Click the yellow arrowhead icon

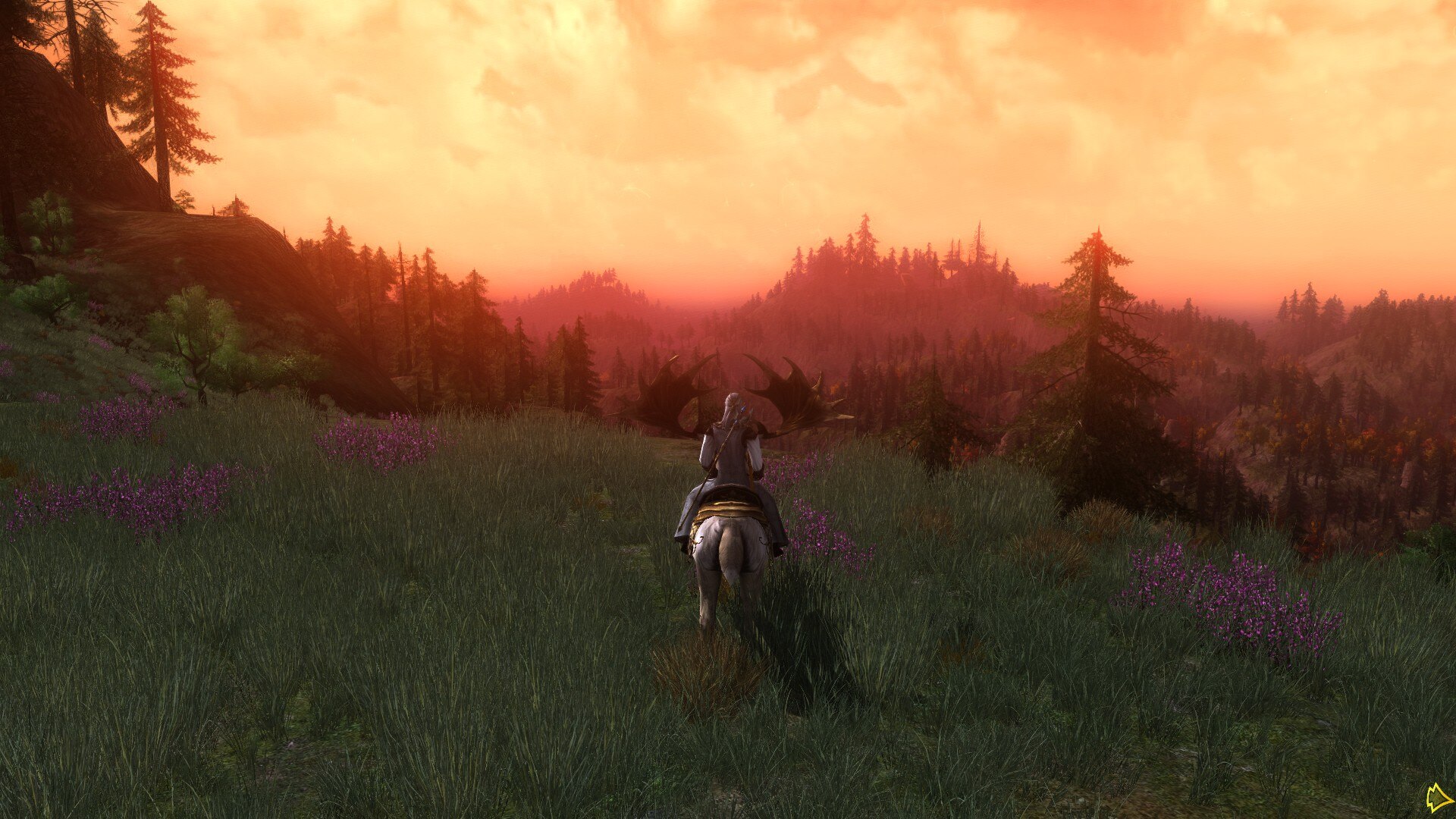1438,798
